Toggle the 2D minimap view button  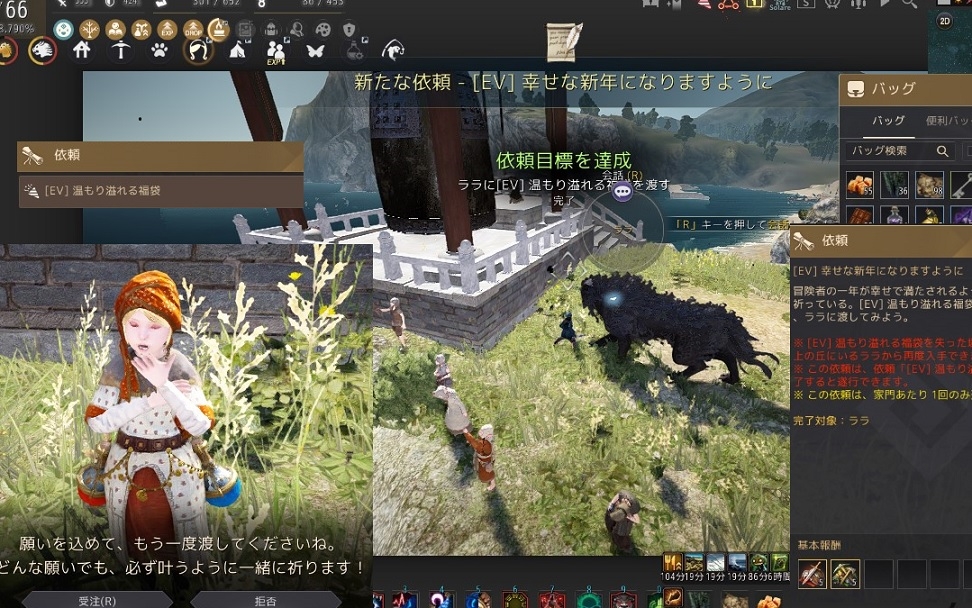(x=945, y=21)
